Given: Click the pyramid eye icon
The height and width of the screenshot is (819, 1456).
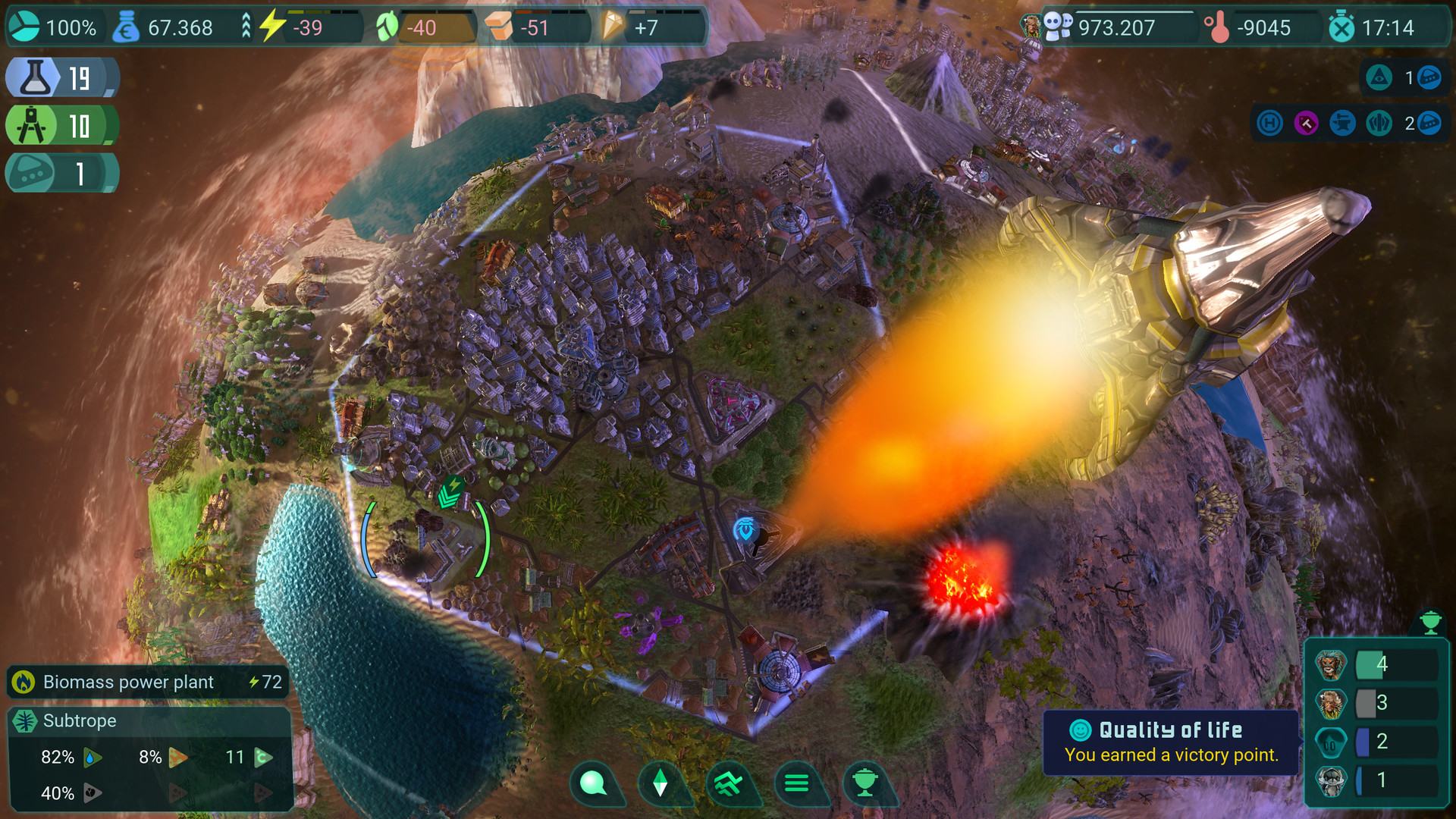Looking at the screenshot, I should pos(1379,78).
